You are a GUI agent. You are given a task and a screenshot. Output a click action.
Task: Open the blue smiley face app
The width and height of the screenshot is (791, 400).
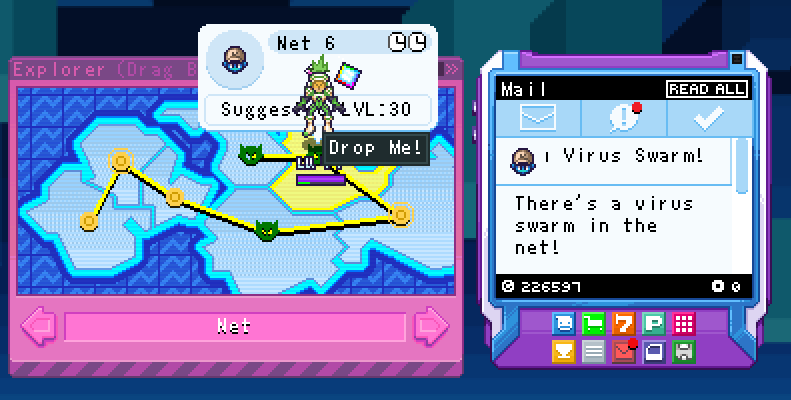pos(564,323)
